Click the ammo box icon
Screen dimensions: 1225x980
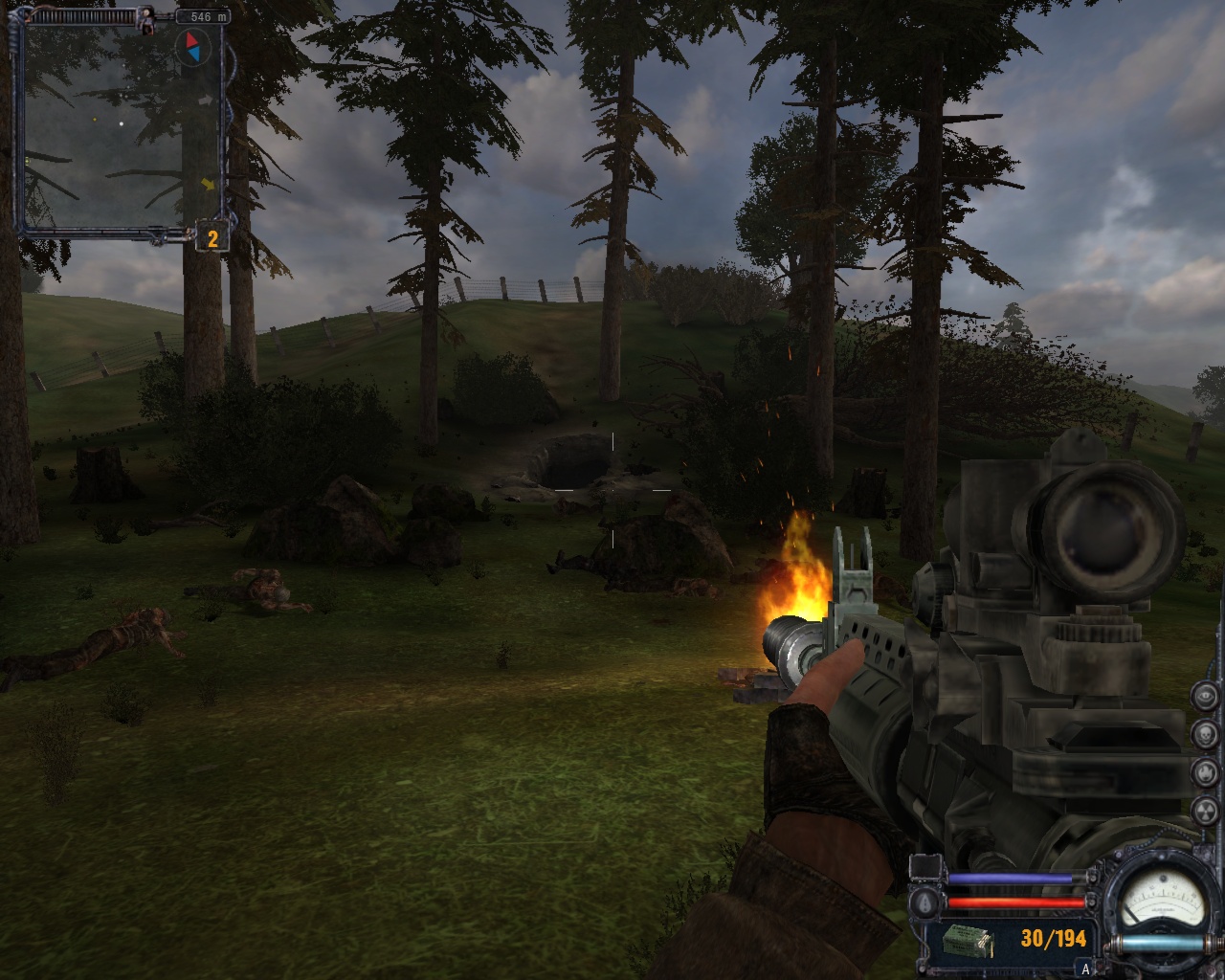[967, 942]
